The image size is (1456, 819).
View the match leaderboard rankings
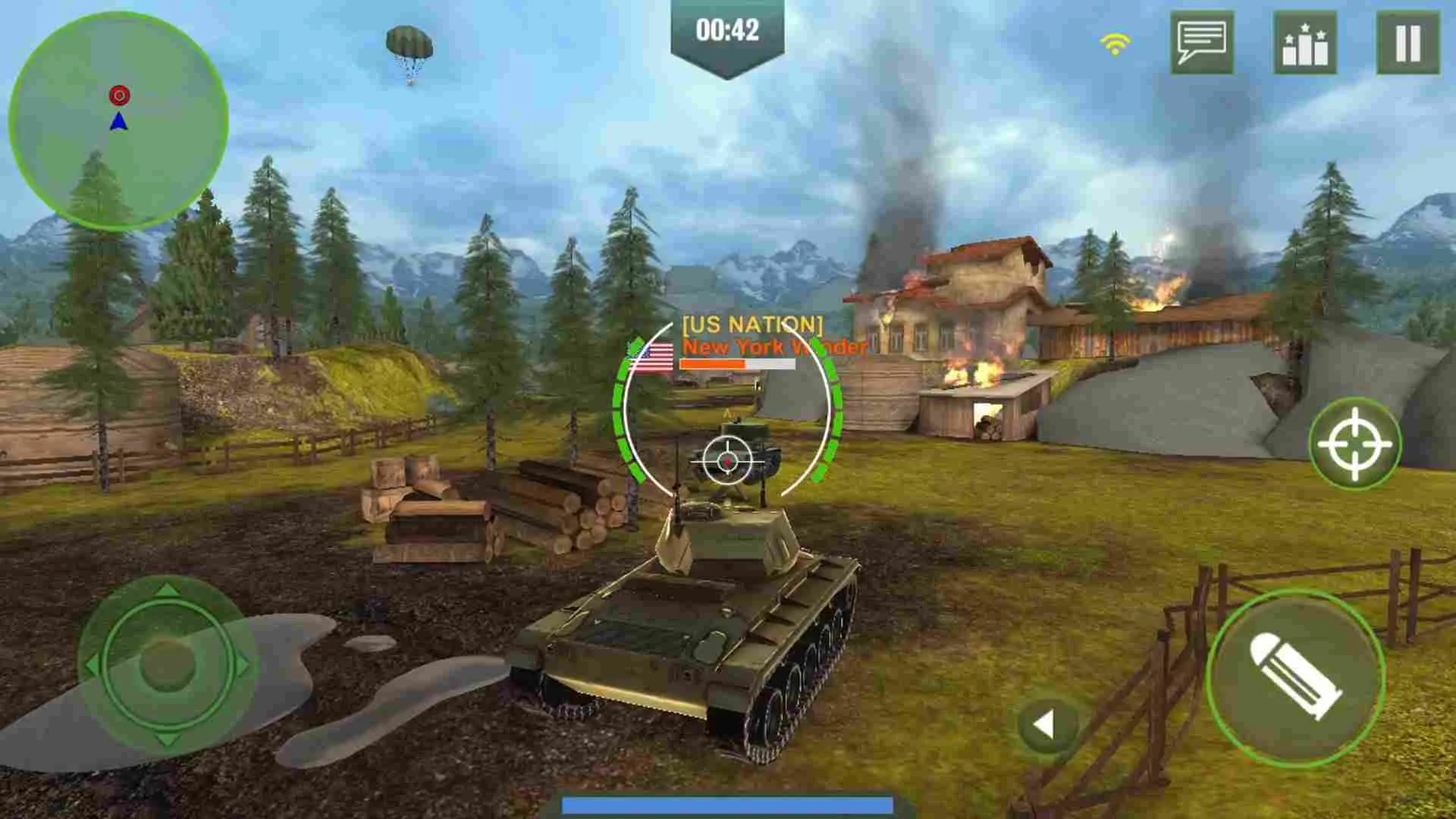click(x=1306, y=43)
